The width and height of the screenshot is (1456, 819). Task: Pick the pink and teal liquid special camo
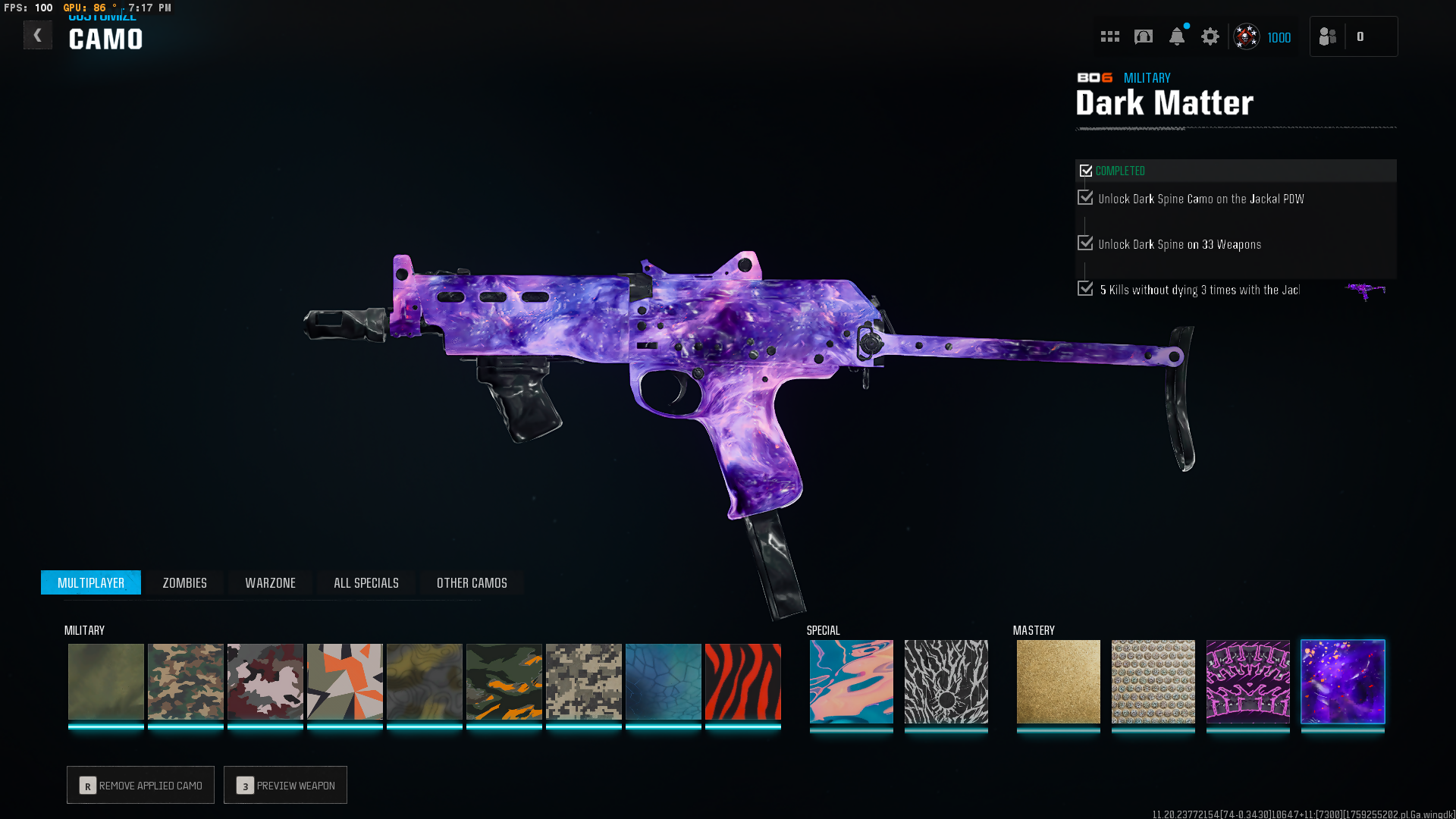click(x=851, y=681)
